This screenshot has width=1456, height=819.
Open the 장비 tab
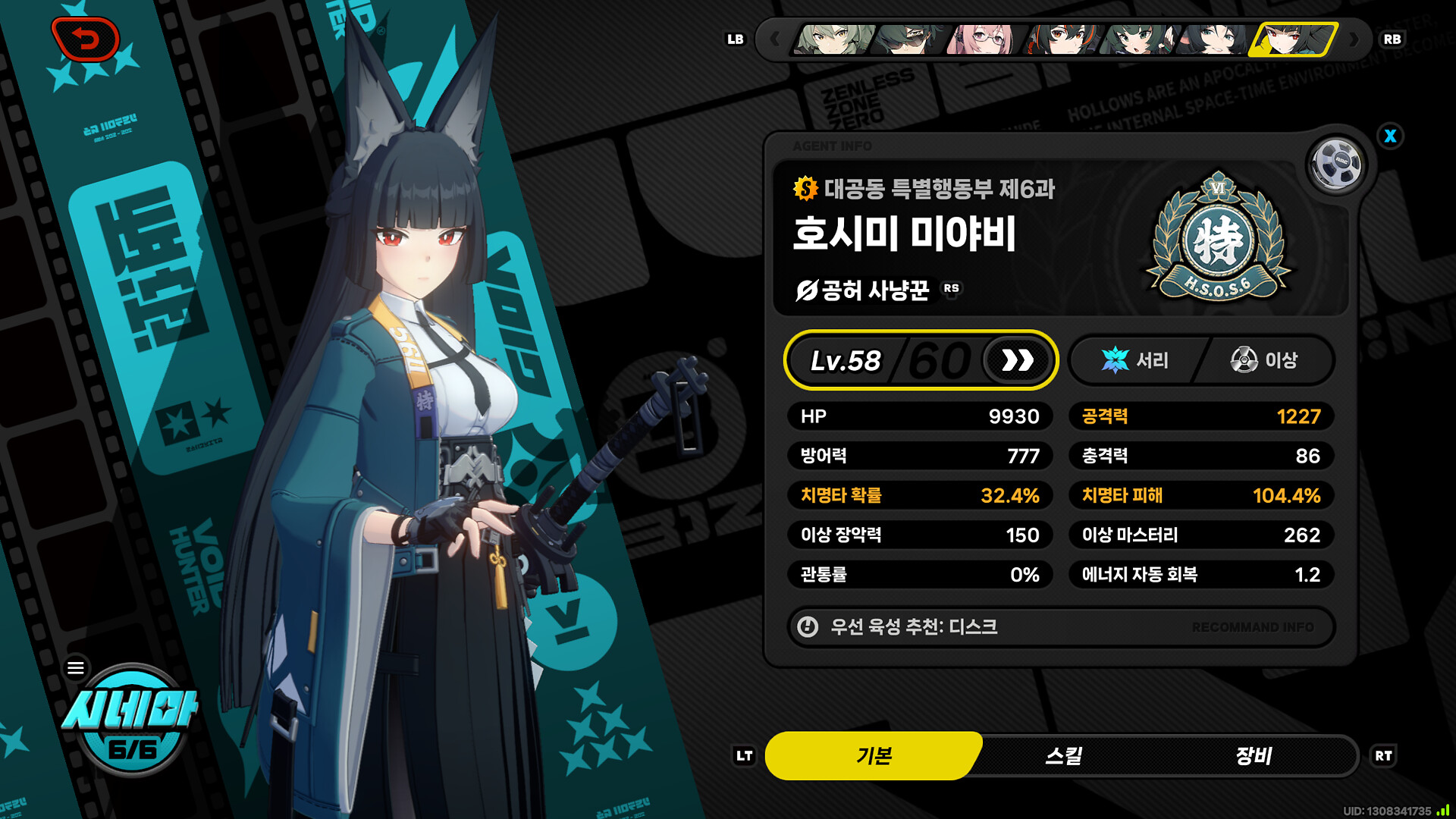[x=1254, y=755]
